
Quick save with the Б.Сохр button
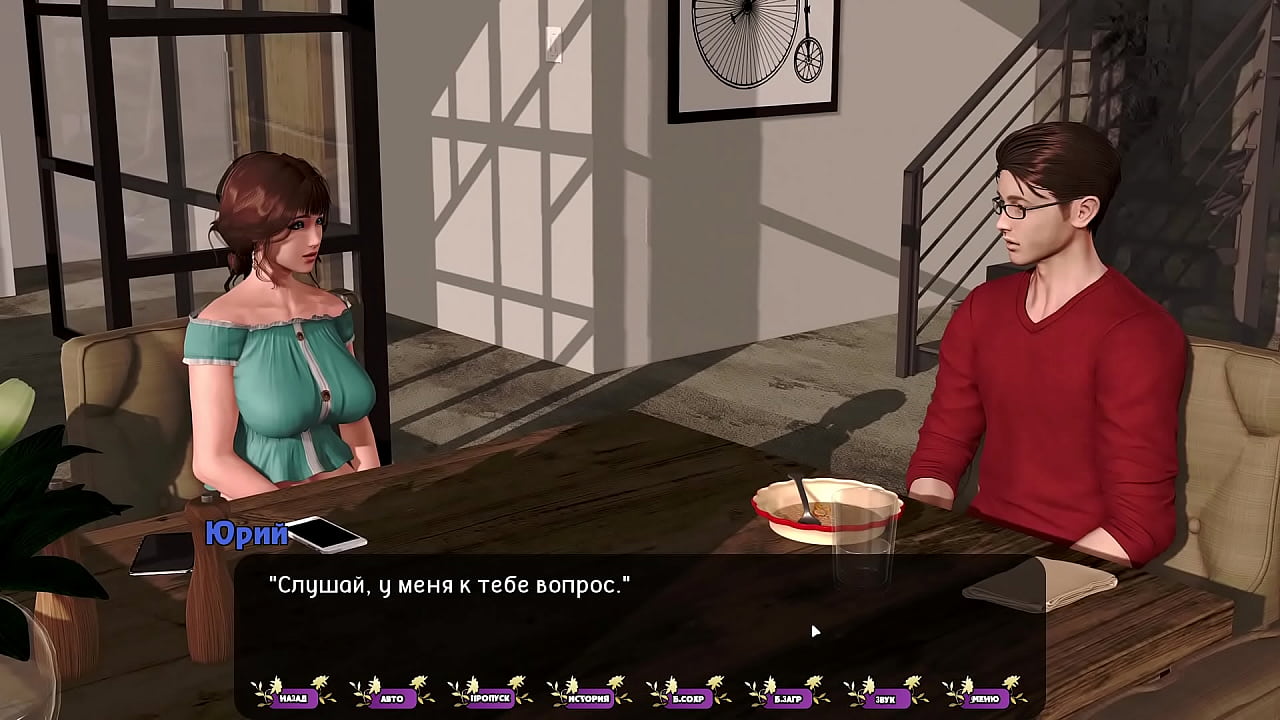pyautogui.click(x=688, y=697)
